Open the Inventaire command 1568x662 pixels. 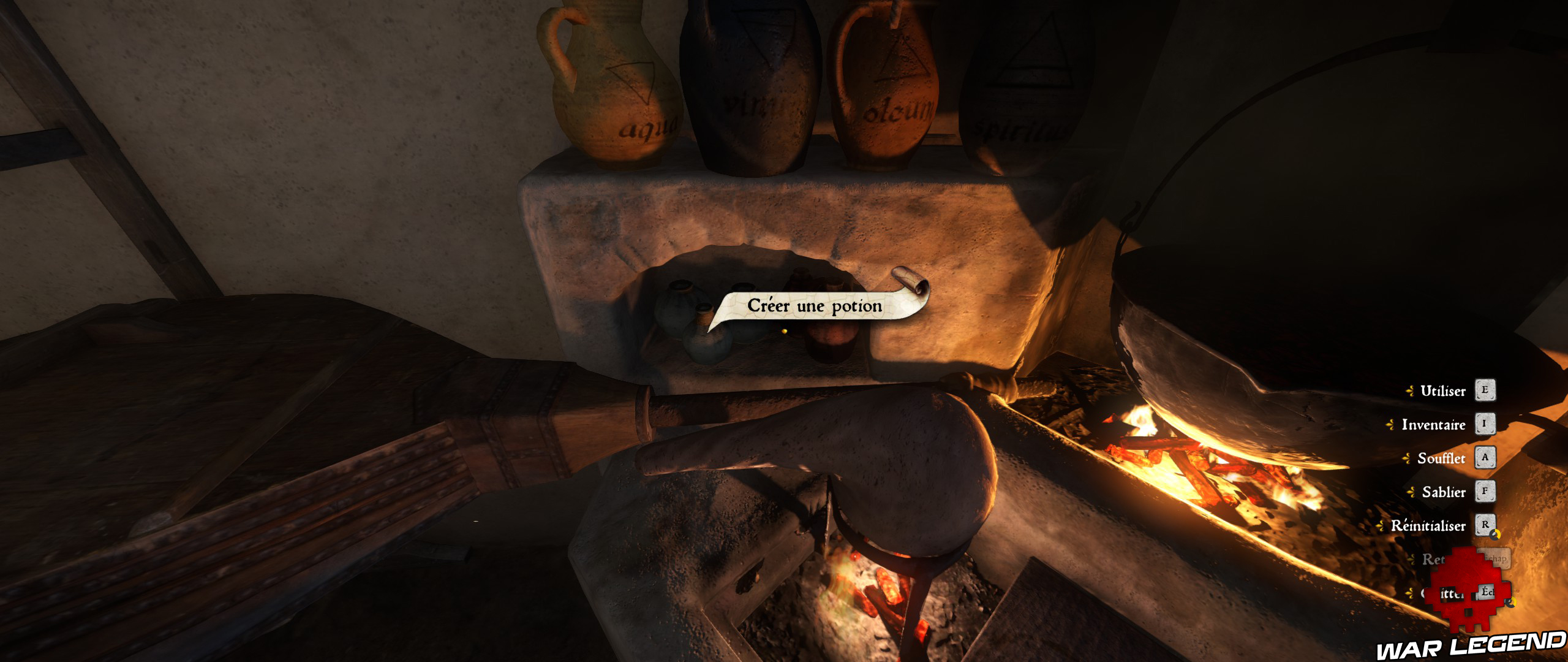1434,425
